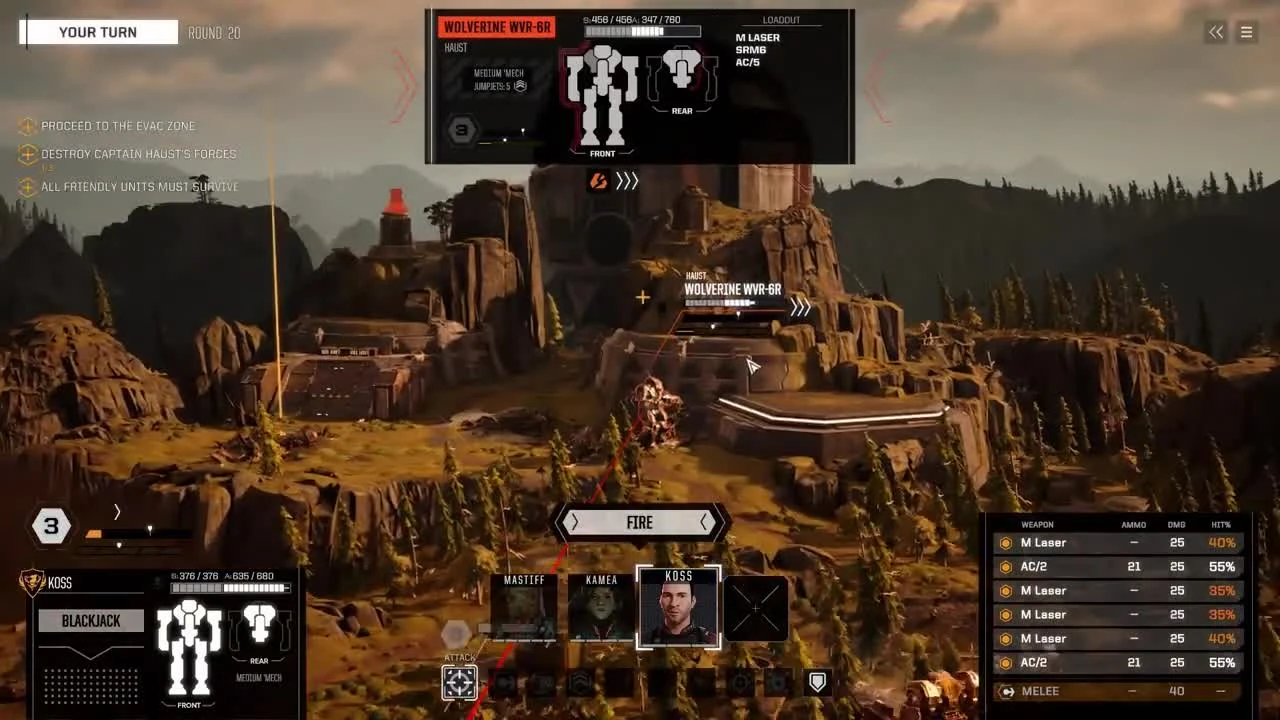The height and width of the screenshot is (720, 1280).
Task: Open the hamburger menu in the top-right corner
Action: tap(1246, 32)
